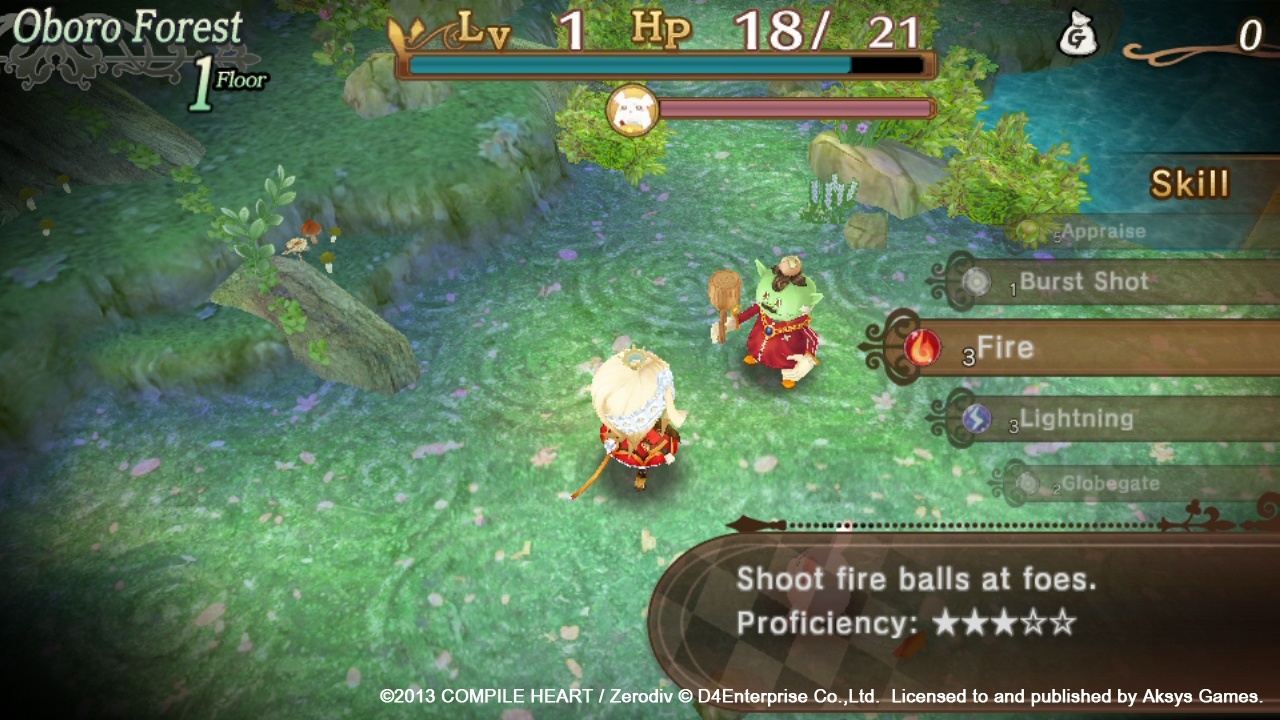Click the Burst Shot orb icon
Screen dimensions: 1280x720
coord(977,283)
